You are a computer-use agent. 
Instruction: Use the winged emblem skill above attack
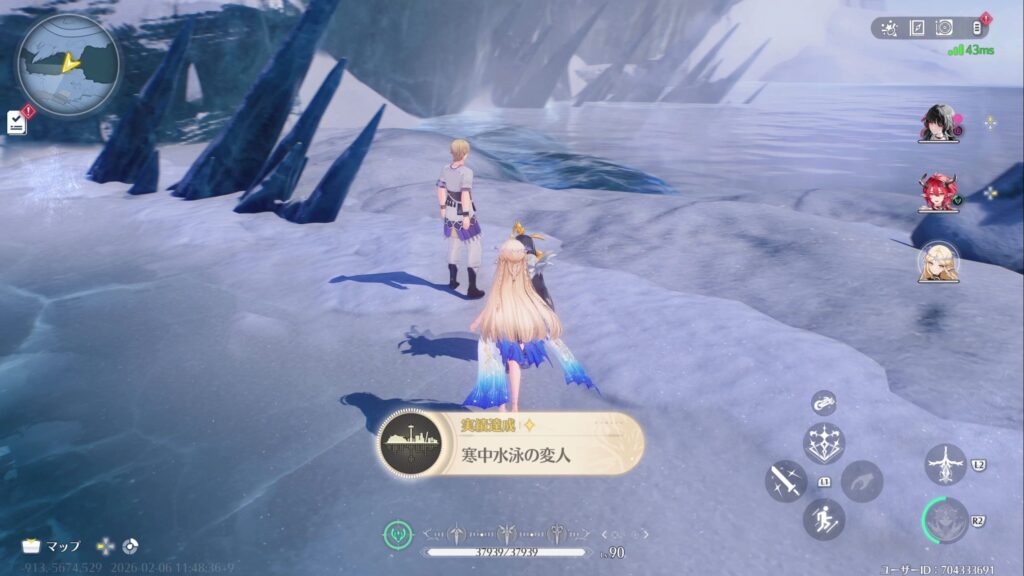pos(824,443)
